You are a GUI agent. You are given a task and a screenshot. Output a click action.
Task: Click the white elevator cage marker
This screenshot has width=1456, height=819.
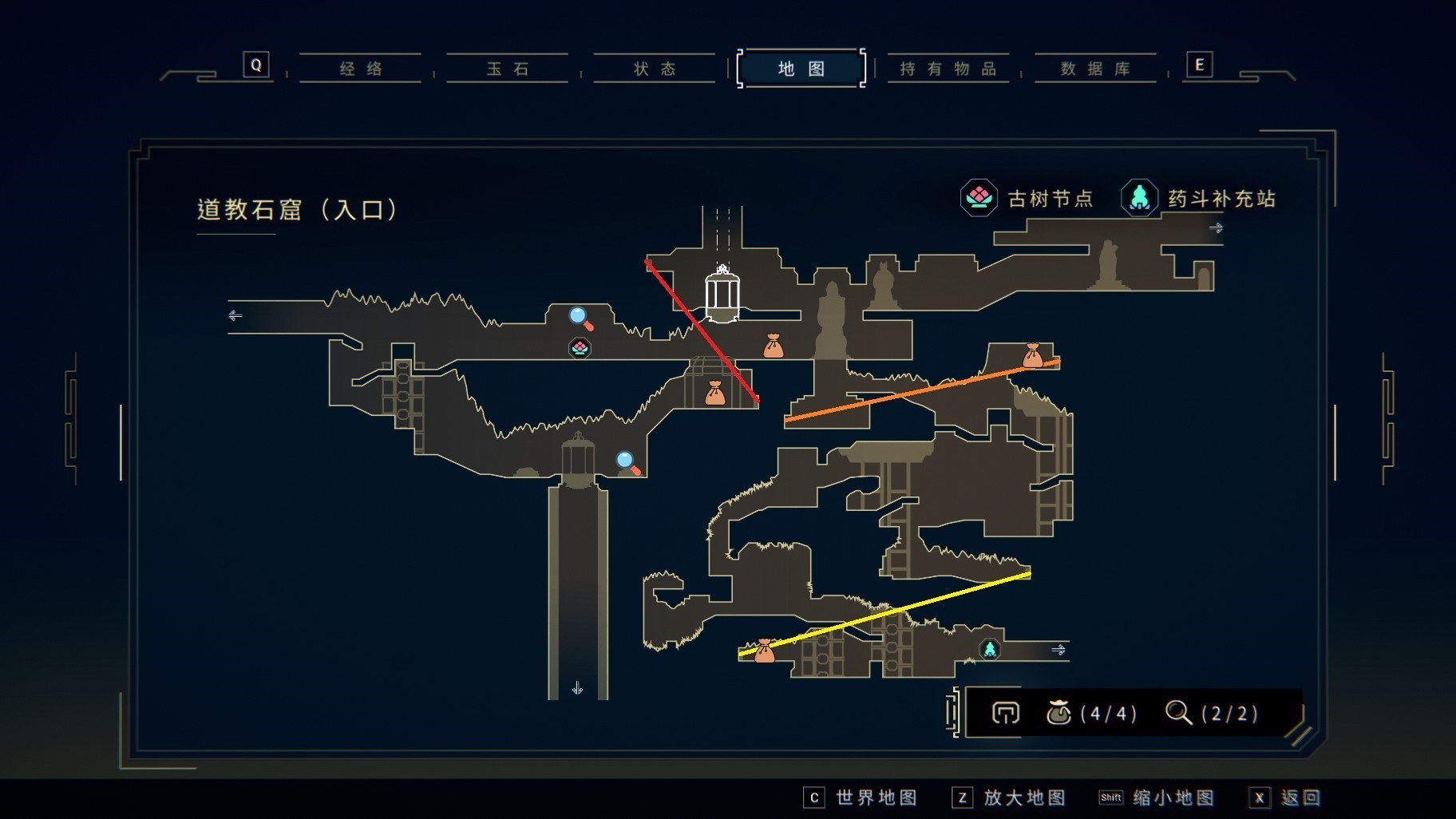(722, 295)
